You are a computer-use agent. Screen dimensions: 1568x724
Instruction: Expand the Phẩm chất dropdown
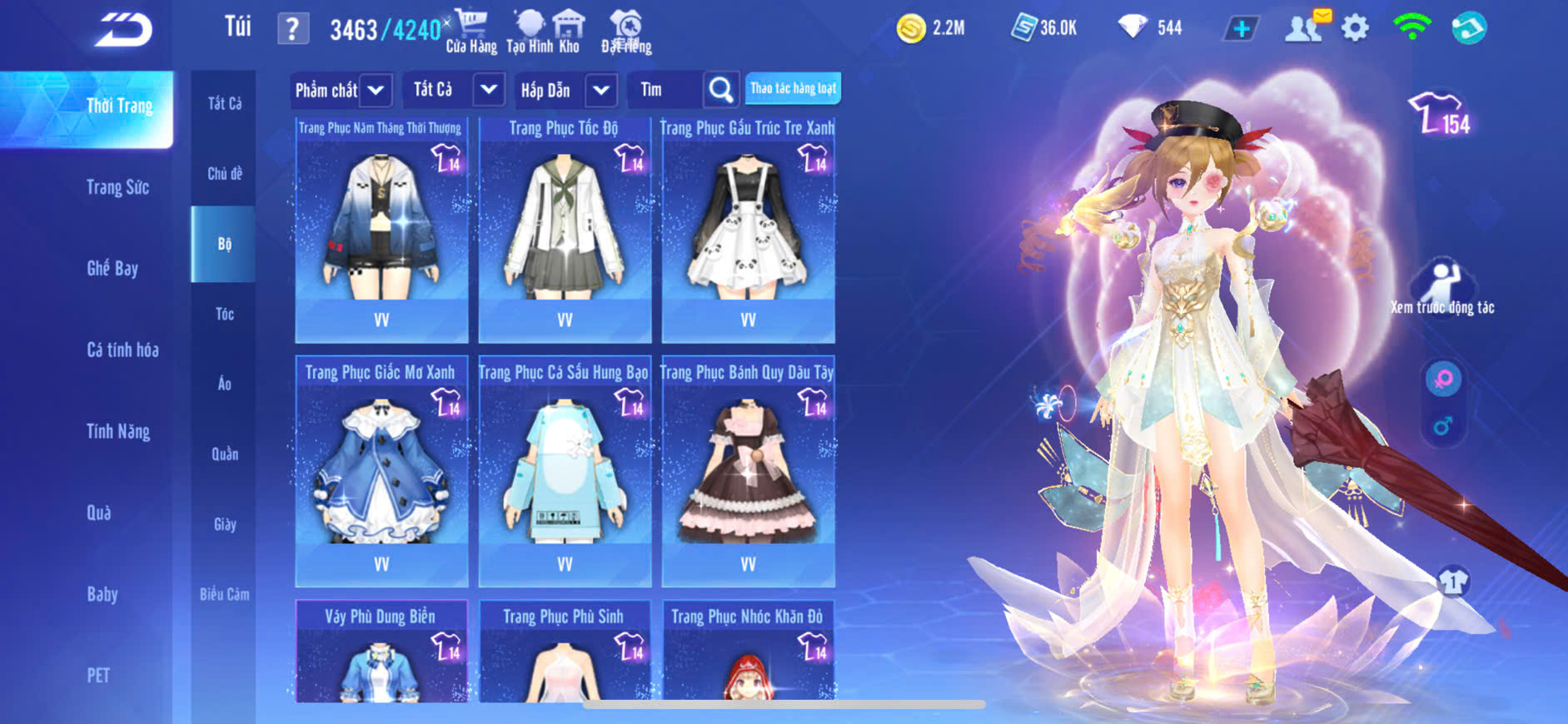coord(376,90)
